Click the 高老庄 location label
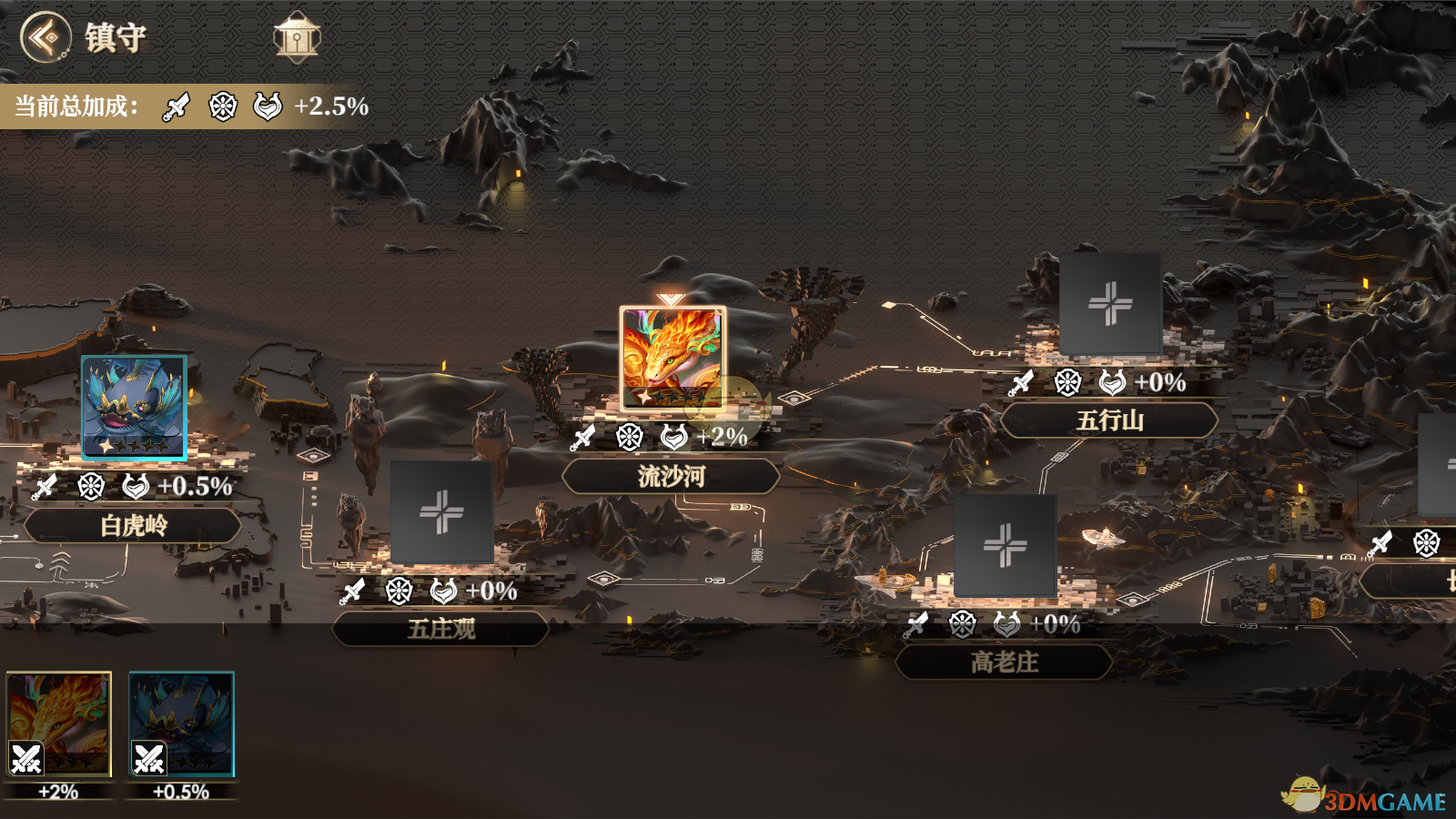 (1004, 662)
